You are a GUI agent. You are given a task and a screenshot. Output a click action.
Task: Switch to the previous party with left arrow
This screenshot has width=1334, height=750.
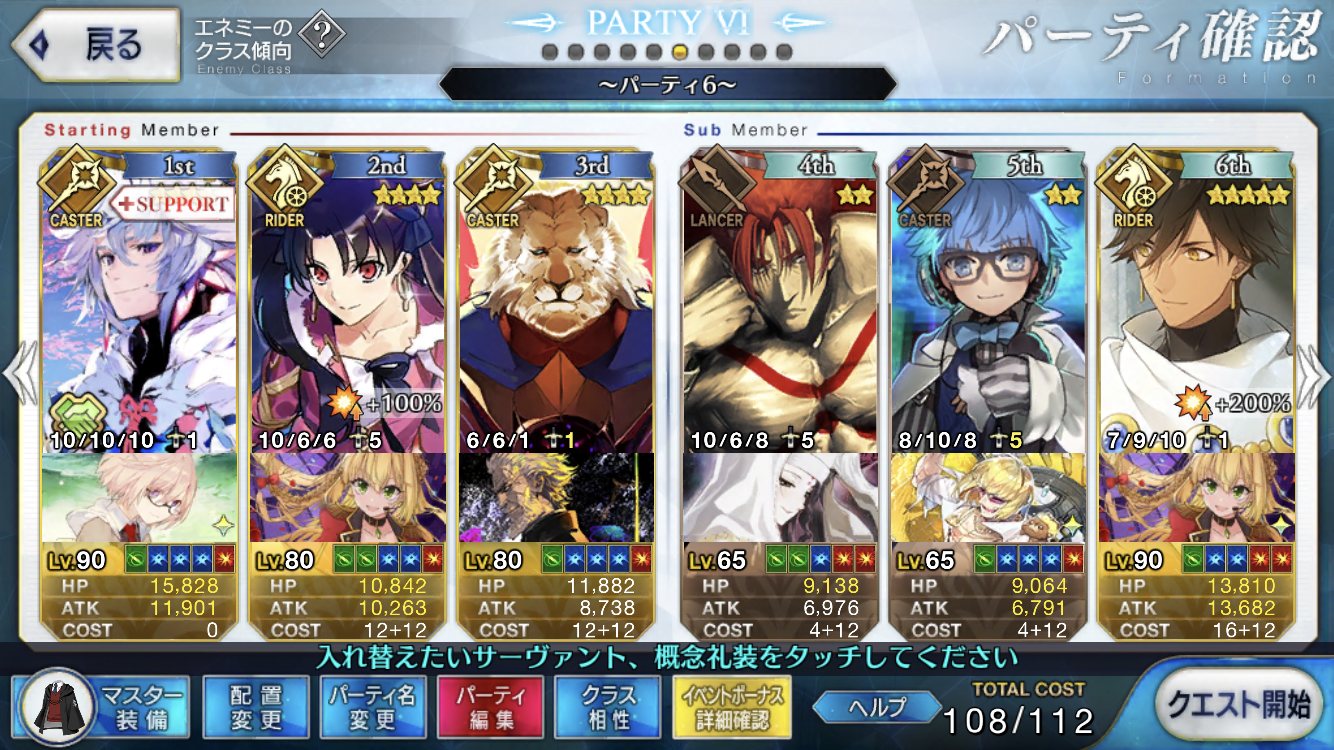[20, 373]
